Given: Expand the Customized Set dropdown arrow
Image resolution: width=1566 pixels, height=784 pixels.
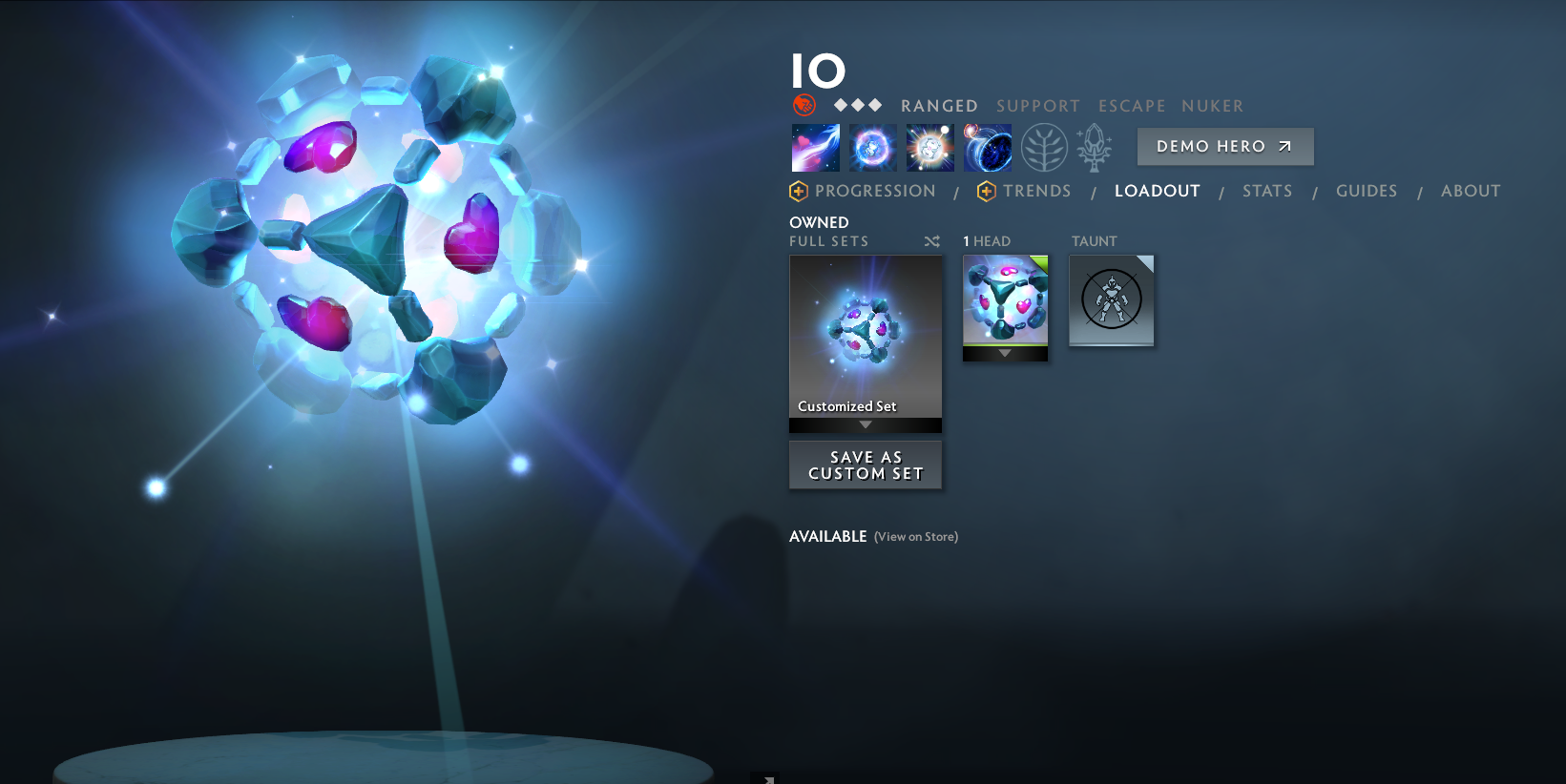Looking at the screenshot, I should [x=866, y=425].
